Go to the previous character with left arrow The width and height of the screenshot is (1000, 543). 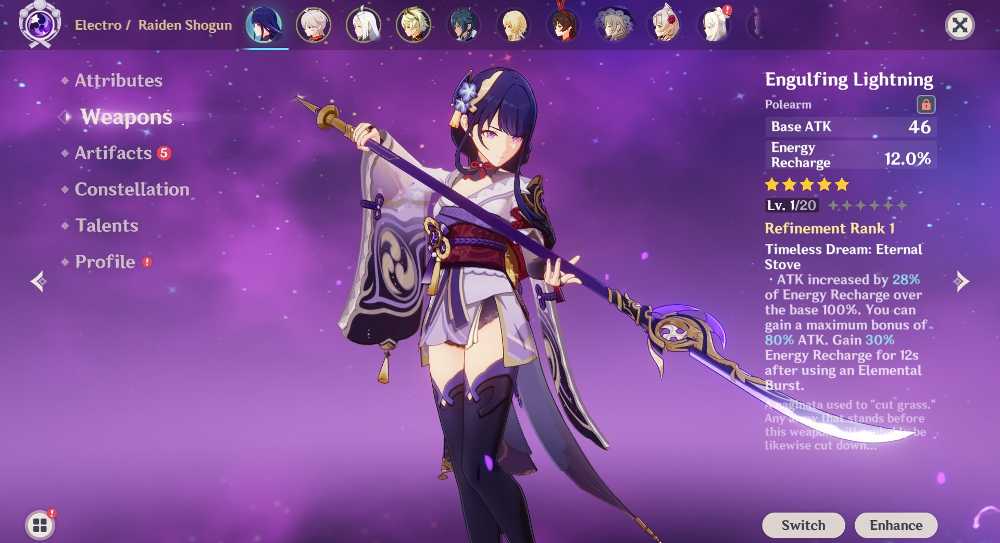(38, 281)
